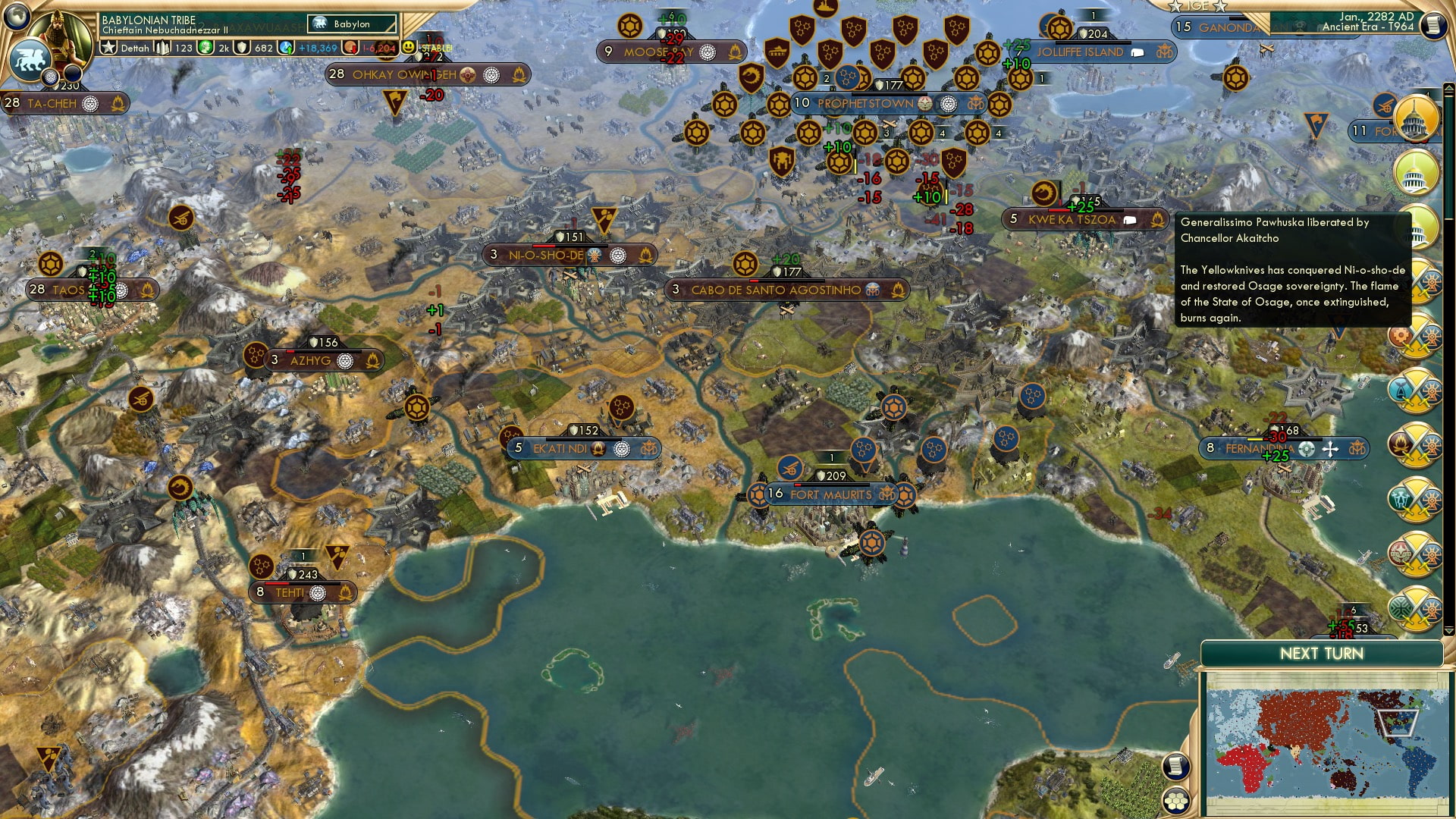This screenshot has width=1456, height=819.
Task: Click the shield icon showing 682 faith
Action: 243,47
